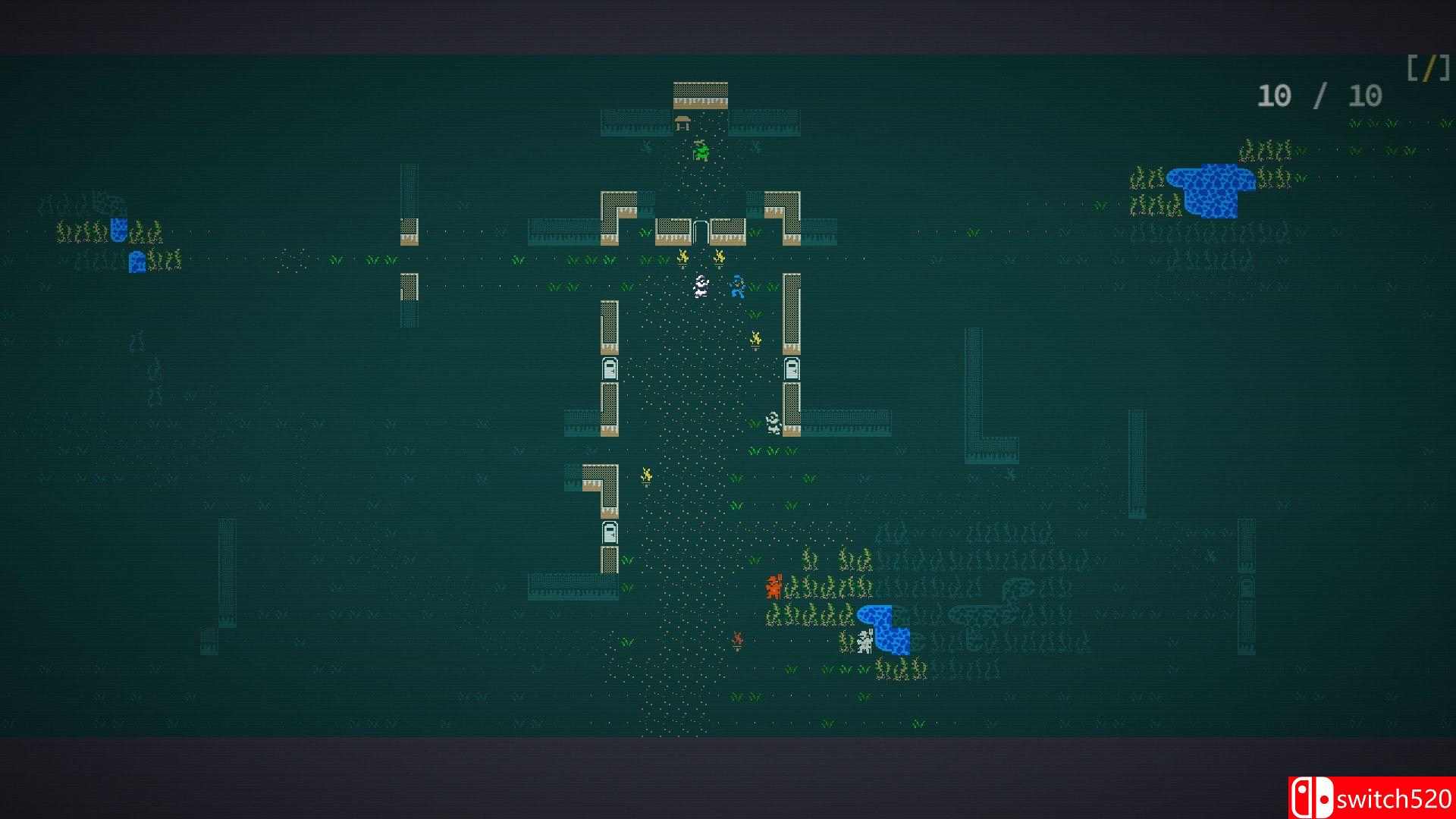The width and height of the screenshot is (1456, 819).
Task: Select the white traveler next to the southeastern pond
Action: click(x=865, y=641)
